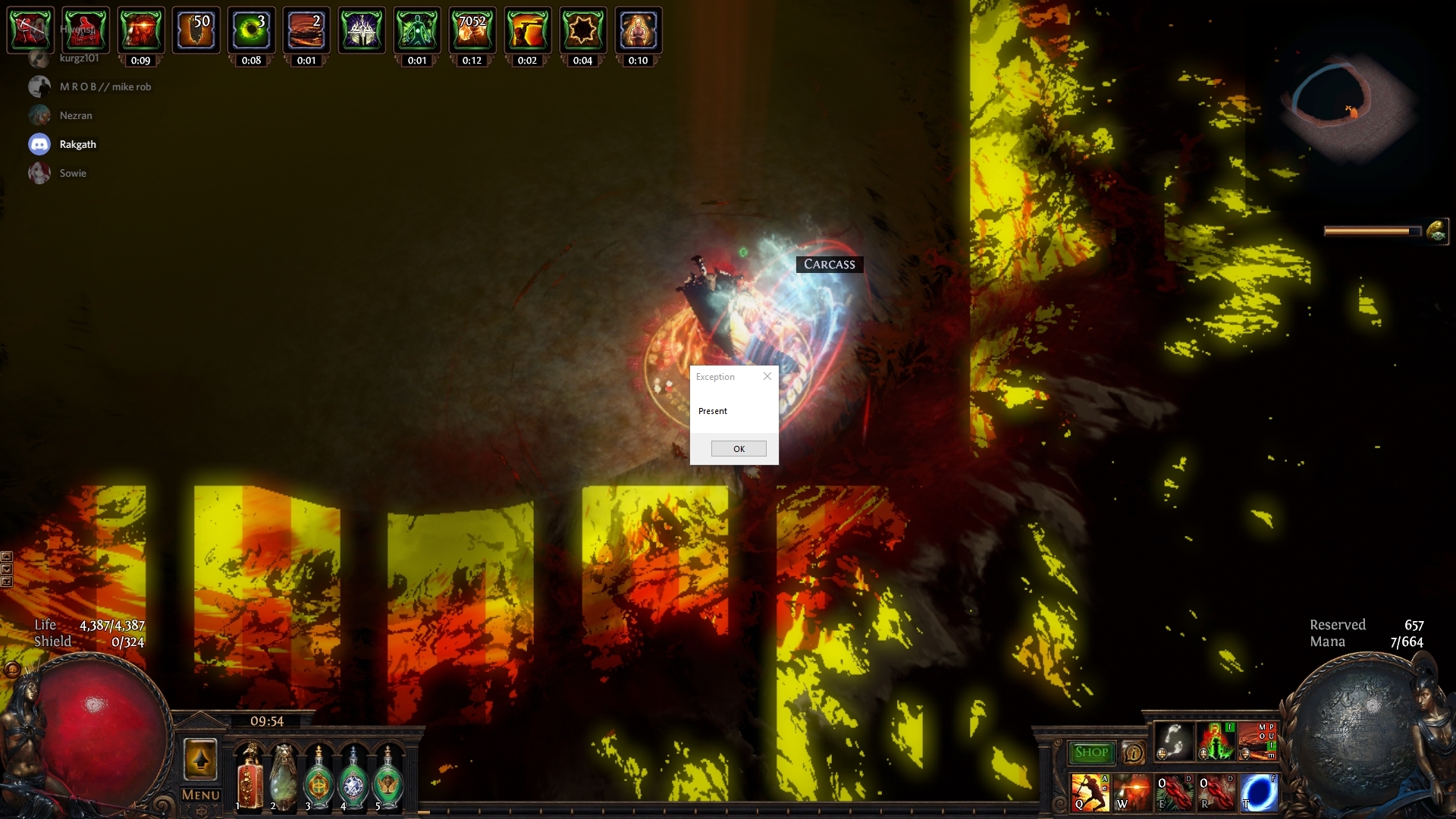Click the purple crown buff icon

(x=362, y=29)
